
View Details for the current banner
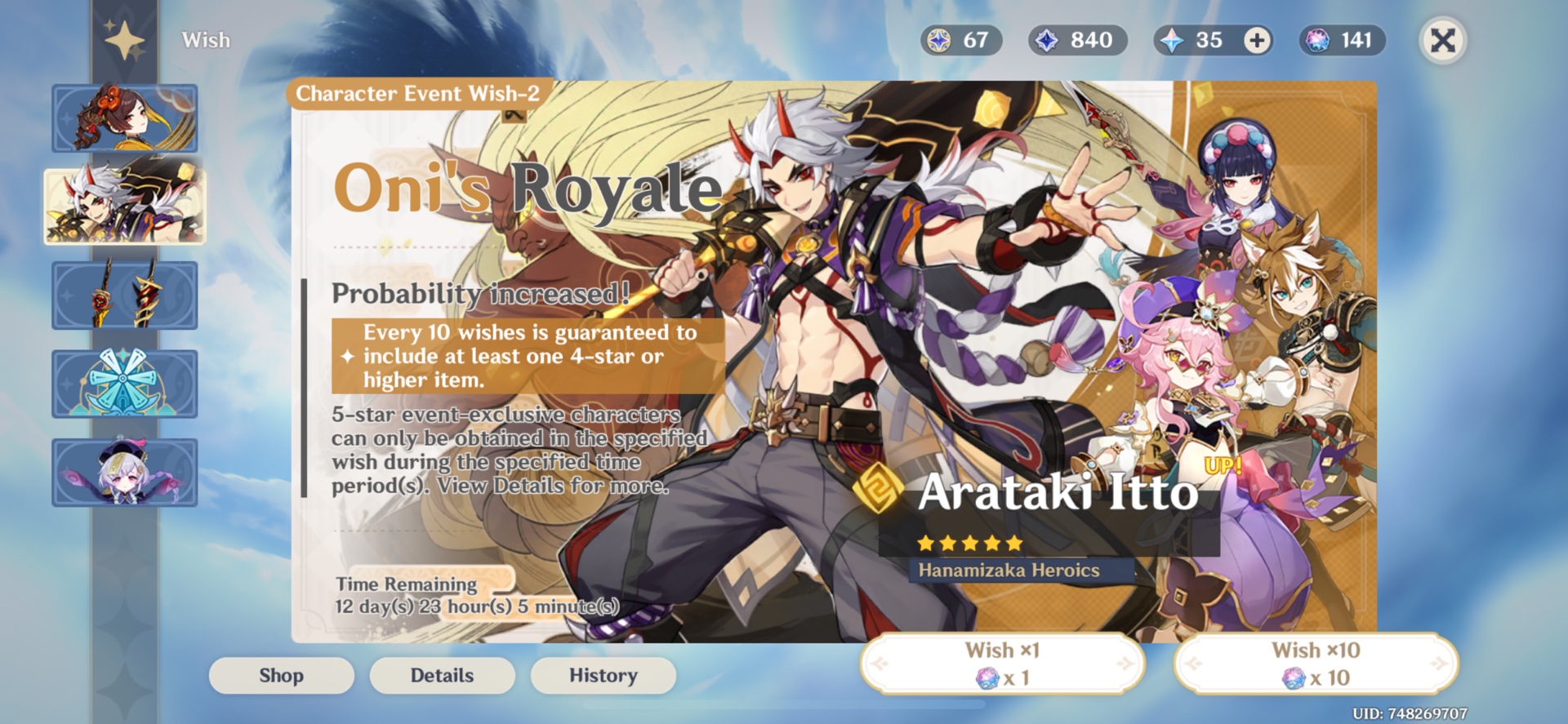(x=442, y=675)
